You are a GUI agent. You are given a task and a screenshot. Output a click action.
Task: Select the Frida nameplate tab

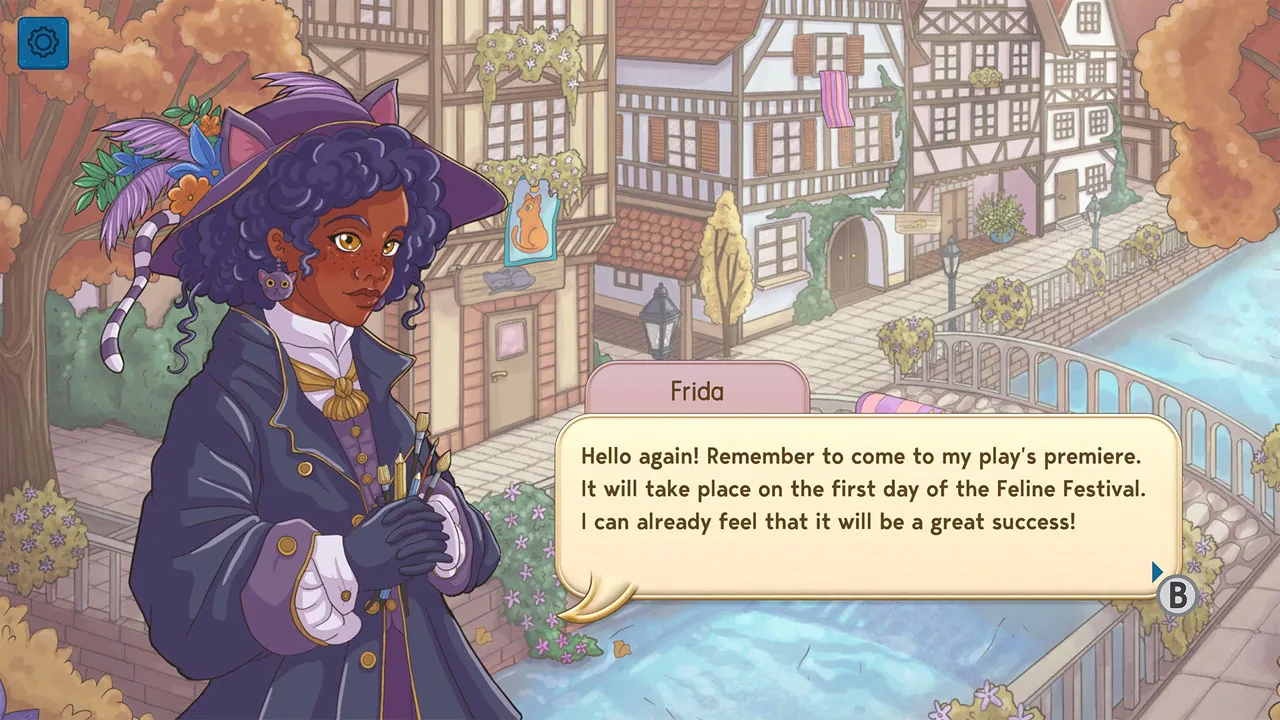click(696, 391)
